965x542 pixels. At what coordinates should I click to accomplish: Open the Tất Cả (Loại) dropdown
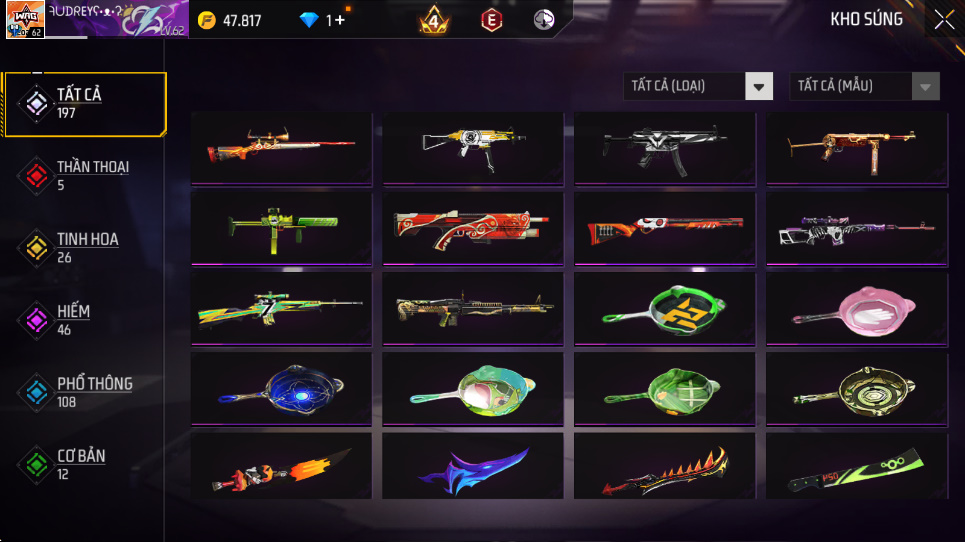click(698, 86)
